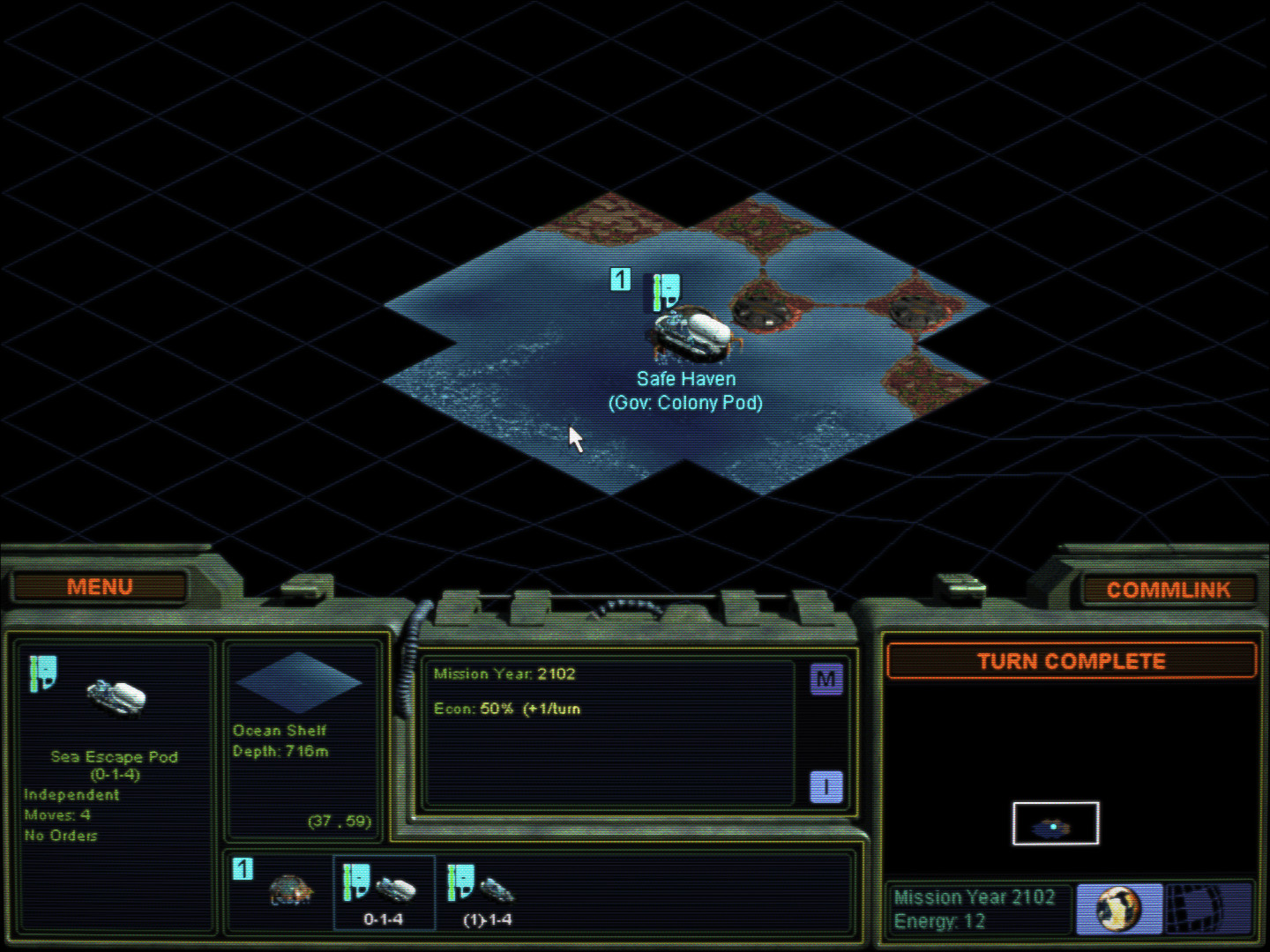Image resolution: width=1270 pixels, height=952 pixels.
Task: Click the minimap world view
Action: pyautogui.click(x=1055, y=823)
